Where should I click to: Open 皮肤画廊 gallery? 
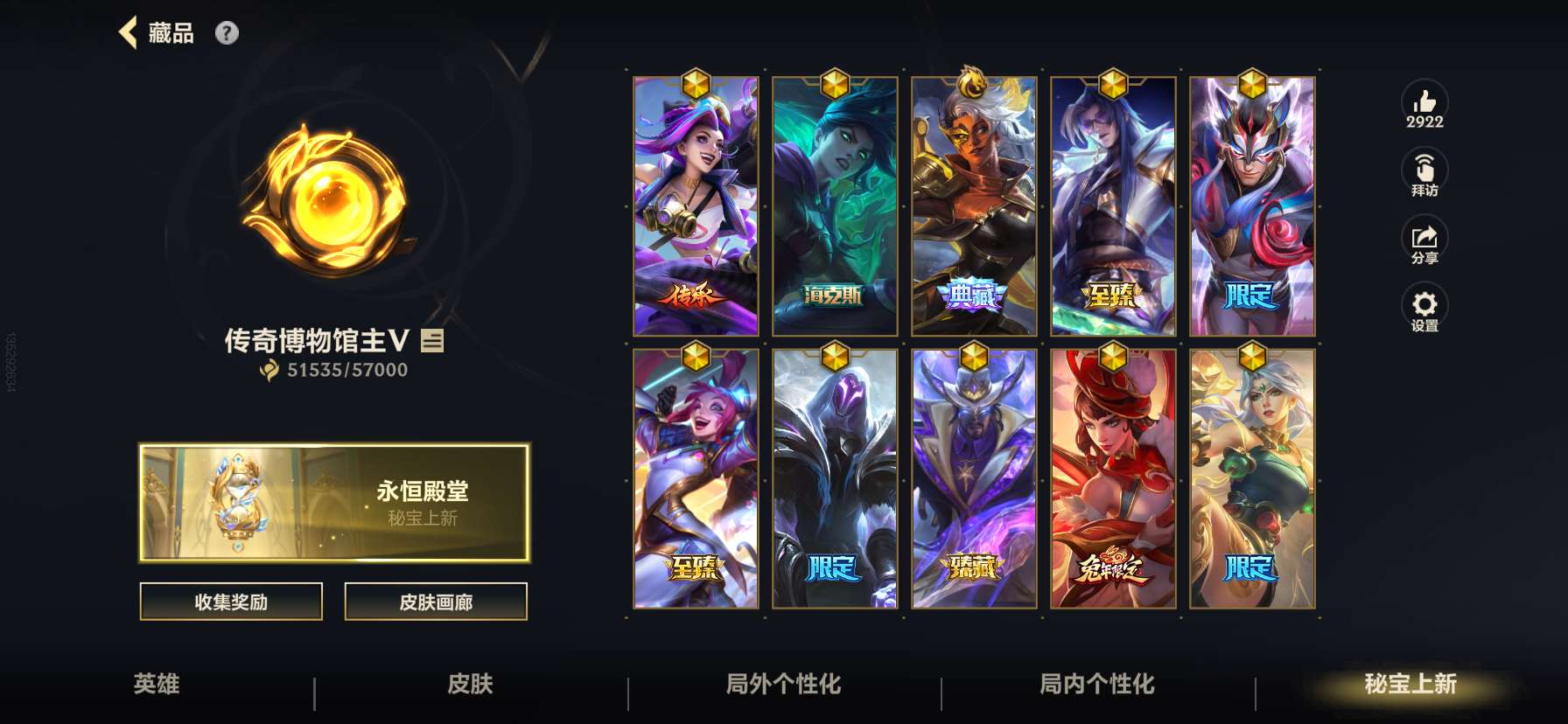coord(435,602)
